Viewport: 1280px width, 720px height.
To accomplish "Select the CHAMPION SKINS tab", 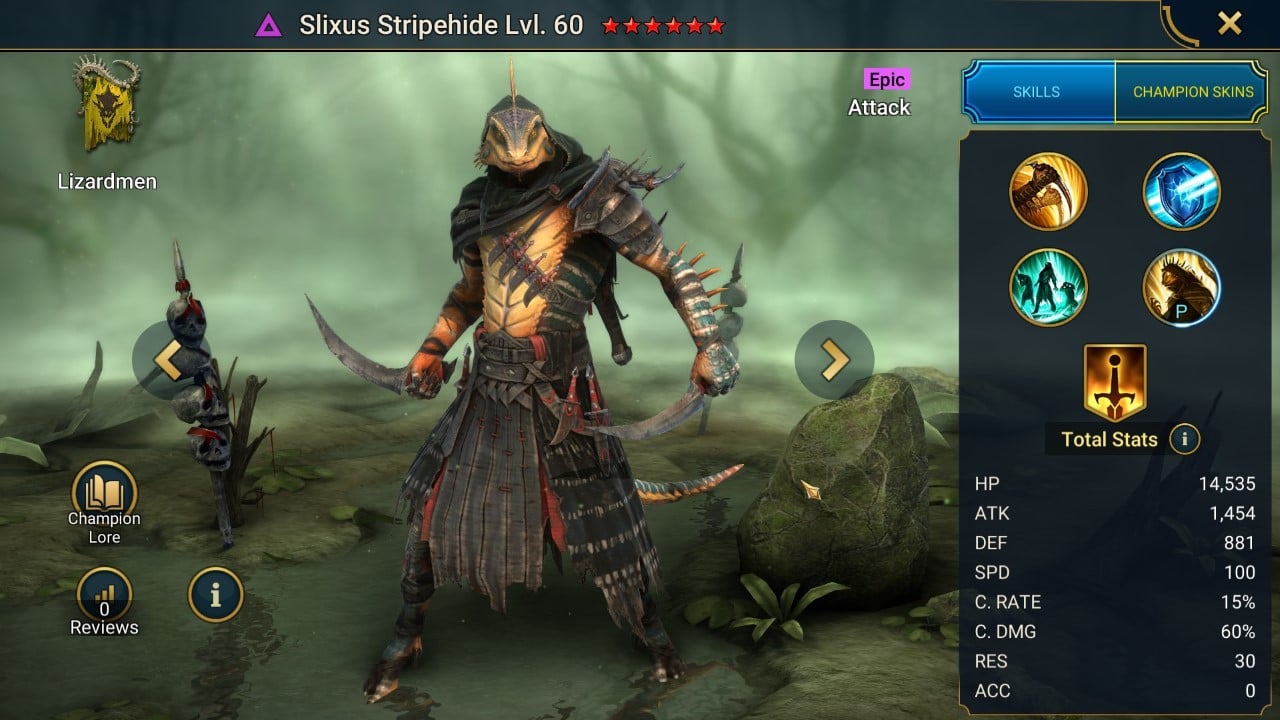I will click(x=1193, y=91).
